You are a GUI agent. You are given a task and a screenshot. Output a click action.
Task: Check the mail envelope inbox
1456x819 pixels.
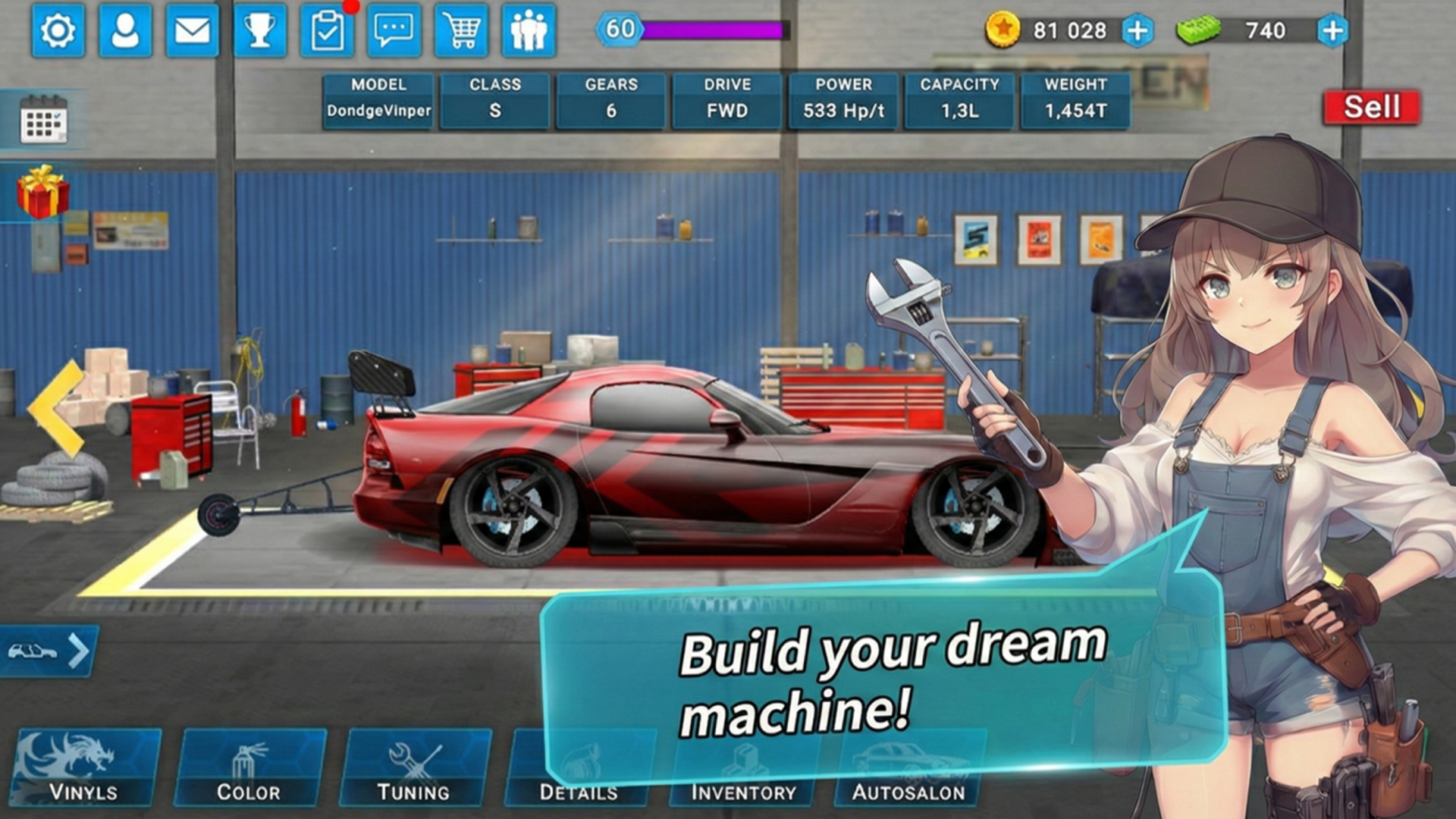(192, 31)
